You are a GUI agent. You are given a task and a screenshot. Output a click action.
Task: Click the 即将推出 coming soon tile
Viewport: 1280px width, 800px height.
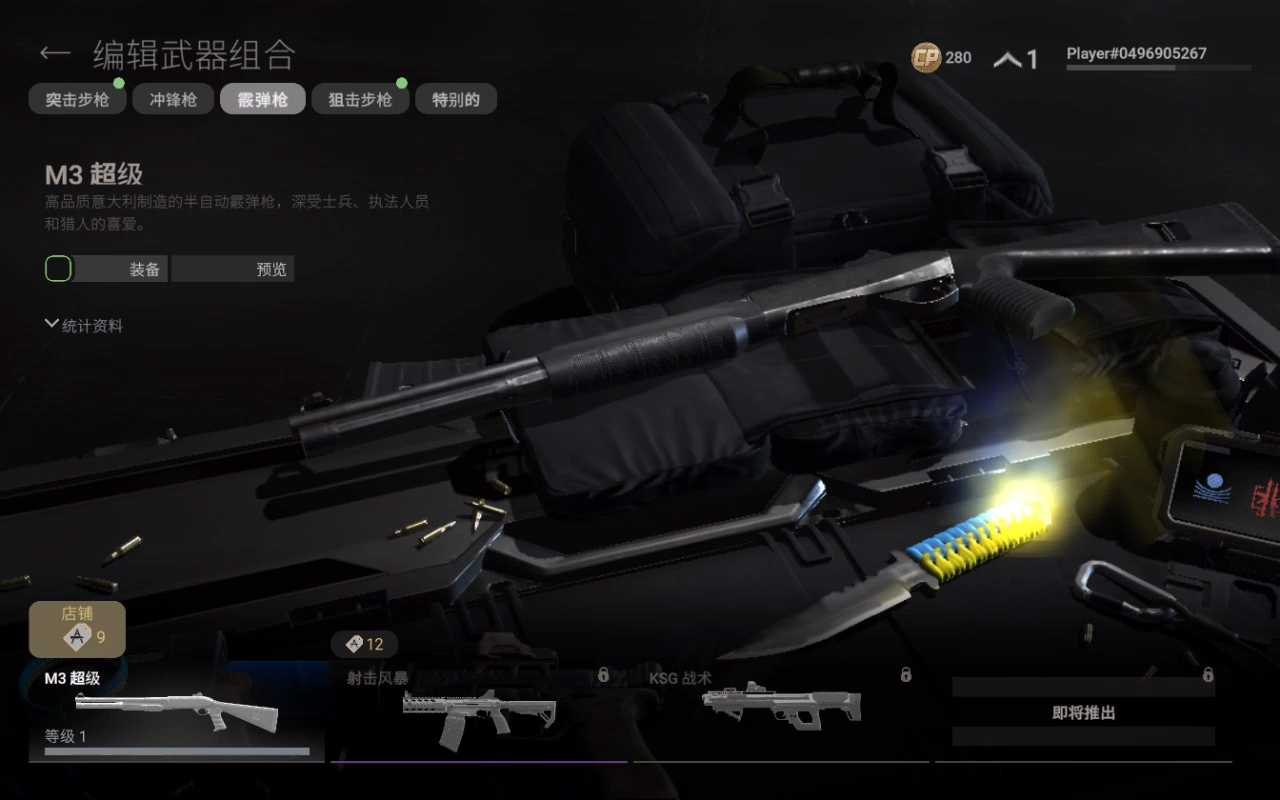pyautogui.click(x=1083, y=712)
